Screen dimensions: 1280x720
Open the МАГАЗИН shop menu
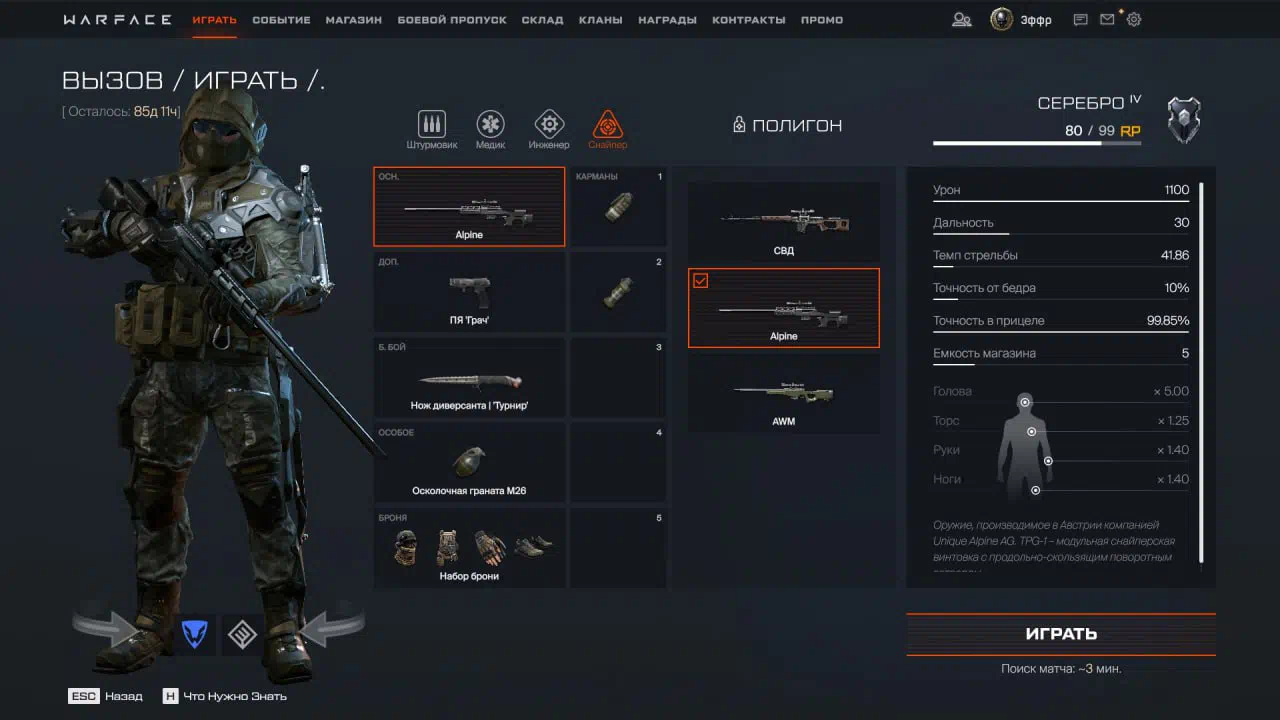click(353, 20)
